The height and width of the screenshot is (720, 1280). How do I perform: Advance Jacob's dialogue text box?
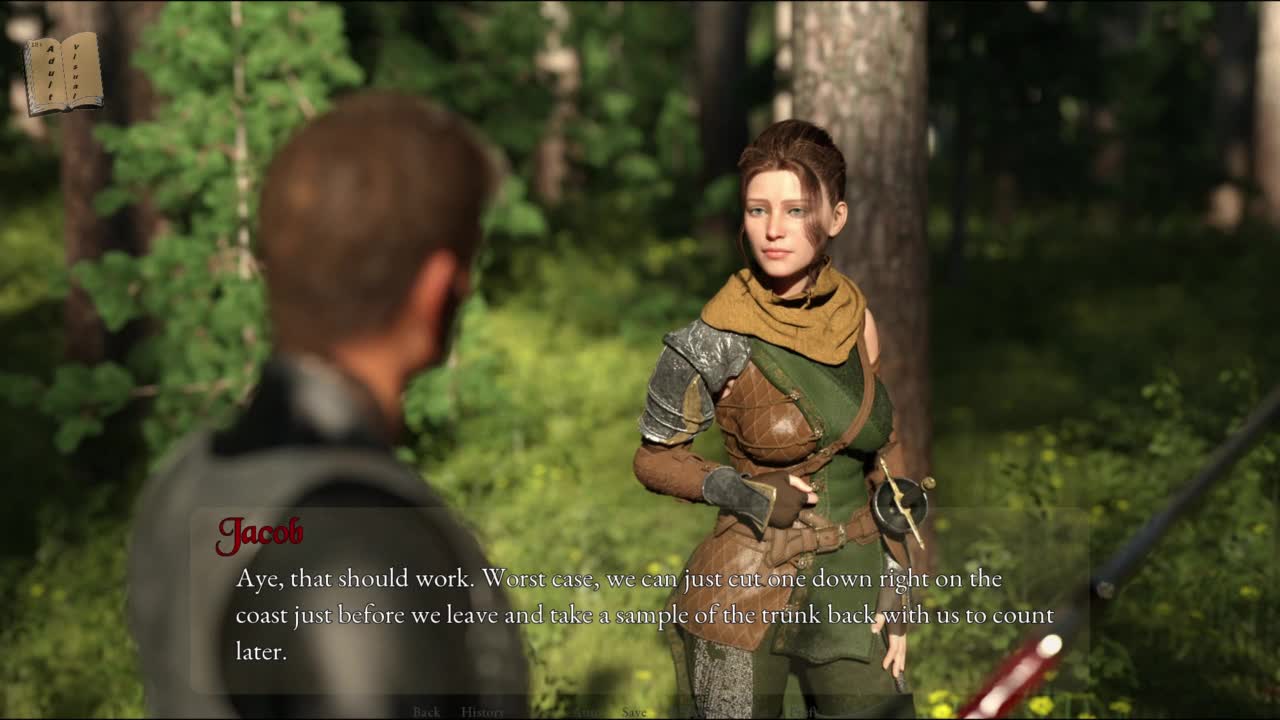[x=640, y=610]
